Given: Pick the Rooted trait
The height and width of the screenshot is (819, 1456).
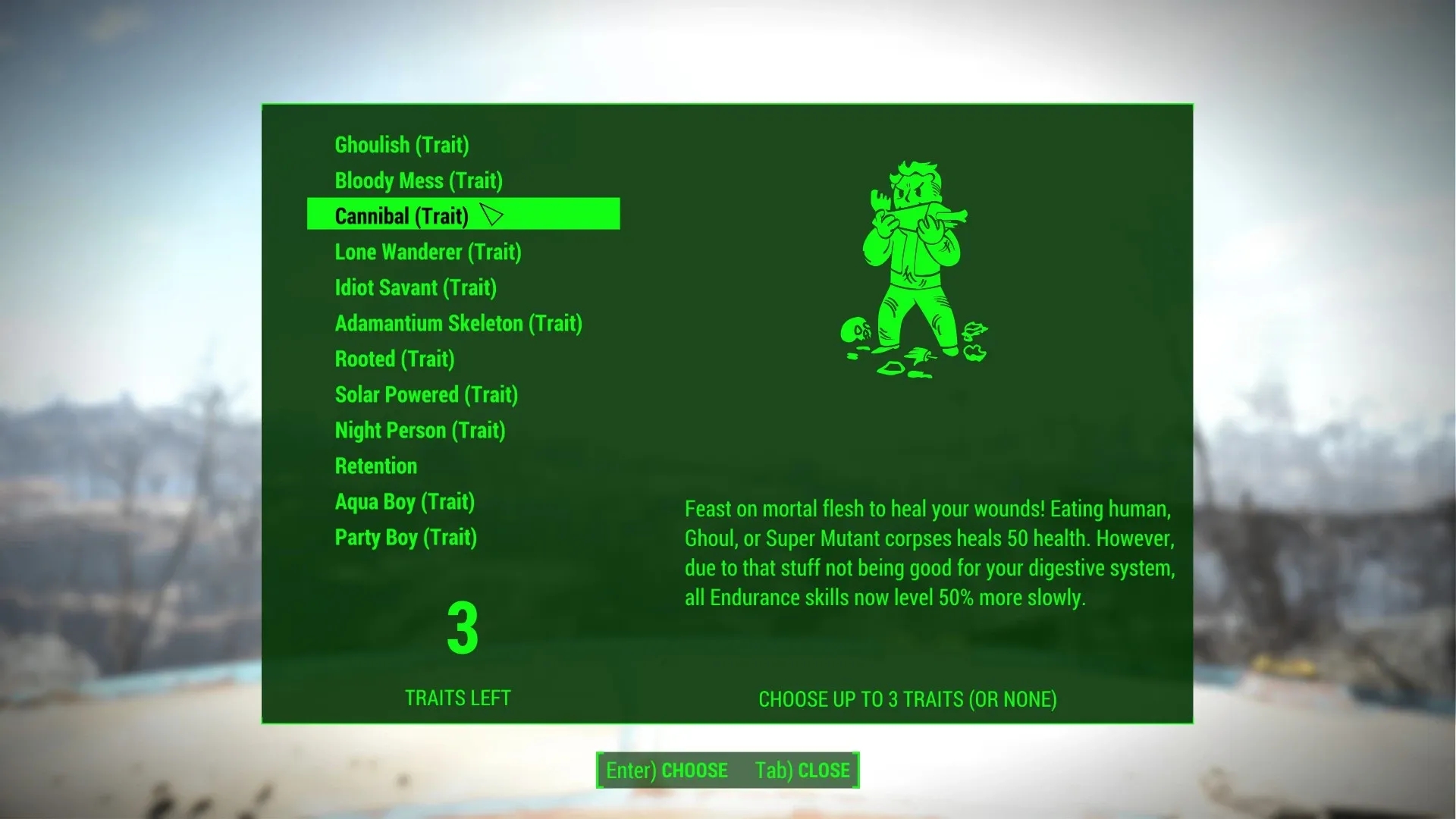Looking at the screenshot, I should (394, 359).
